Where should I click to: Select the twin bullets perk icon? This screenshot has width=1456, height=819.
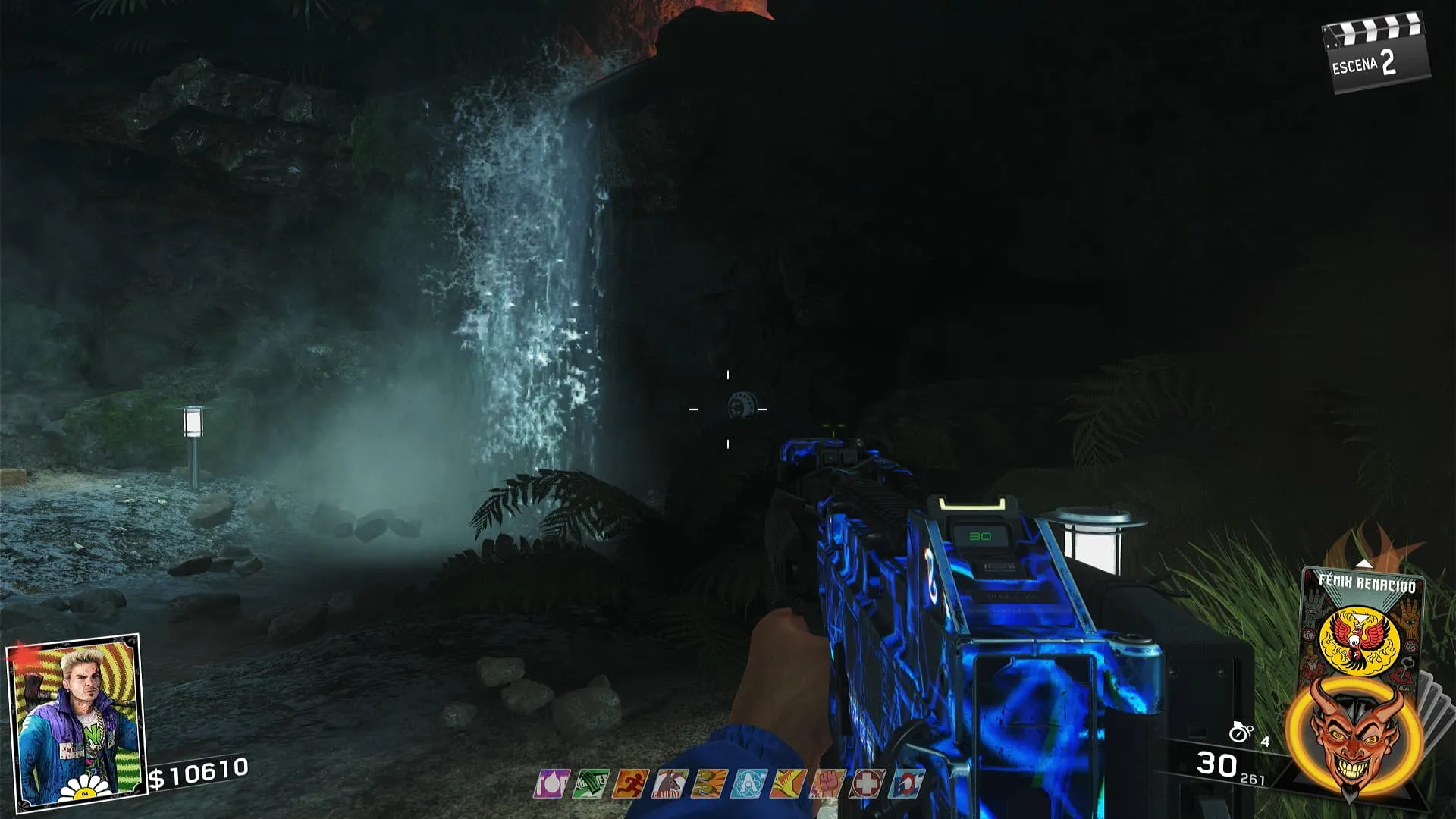(709, 783)
